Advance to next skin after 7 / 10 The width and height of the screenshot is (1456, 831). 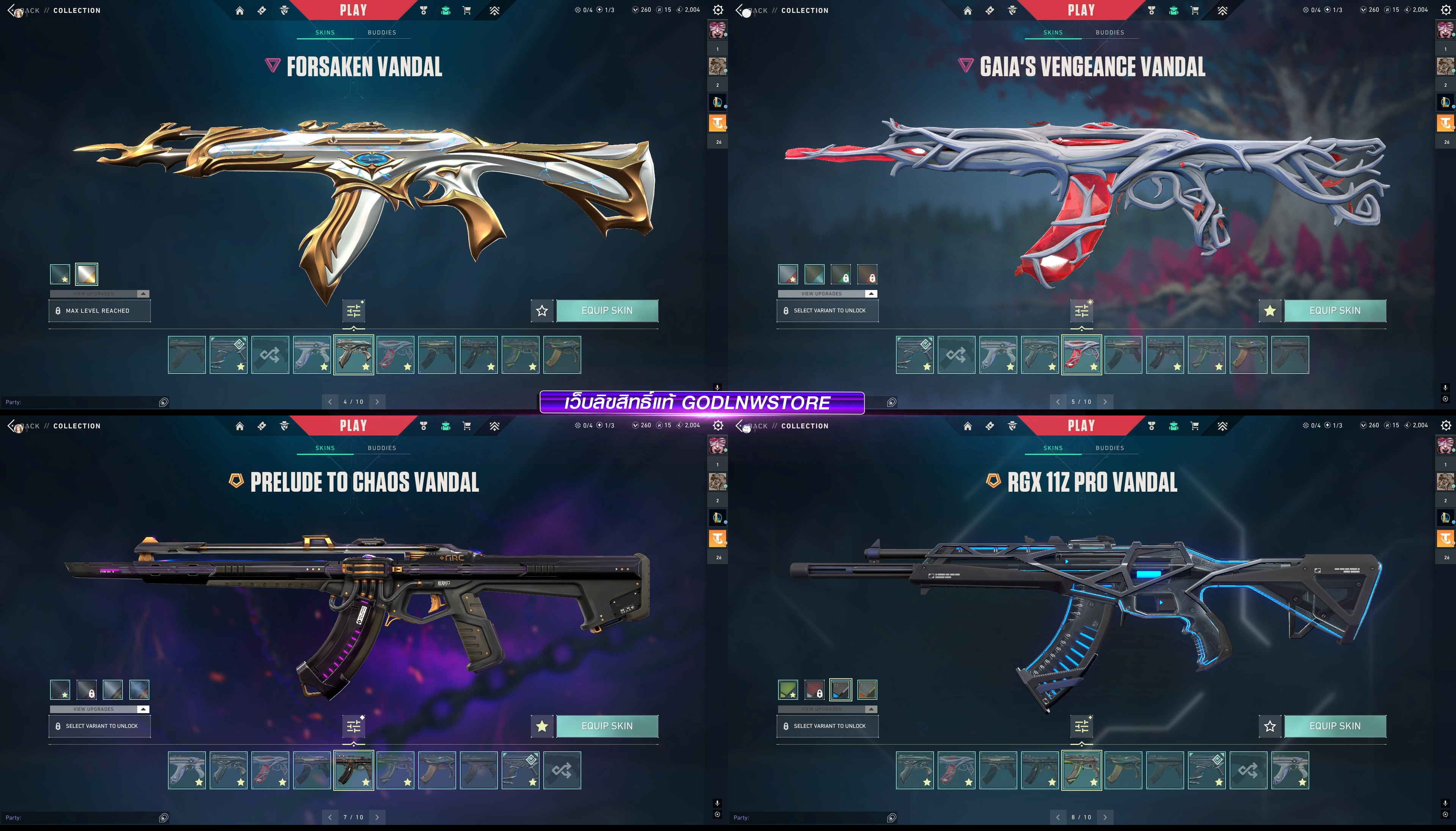click(377, 817)
